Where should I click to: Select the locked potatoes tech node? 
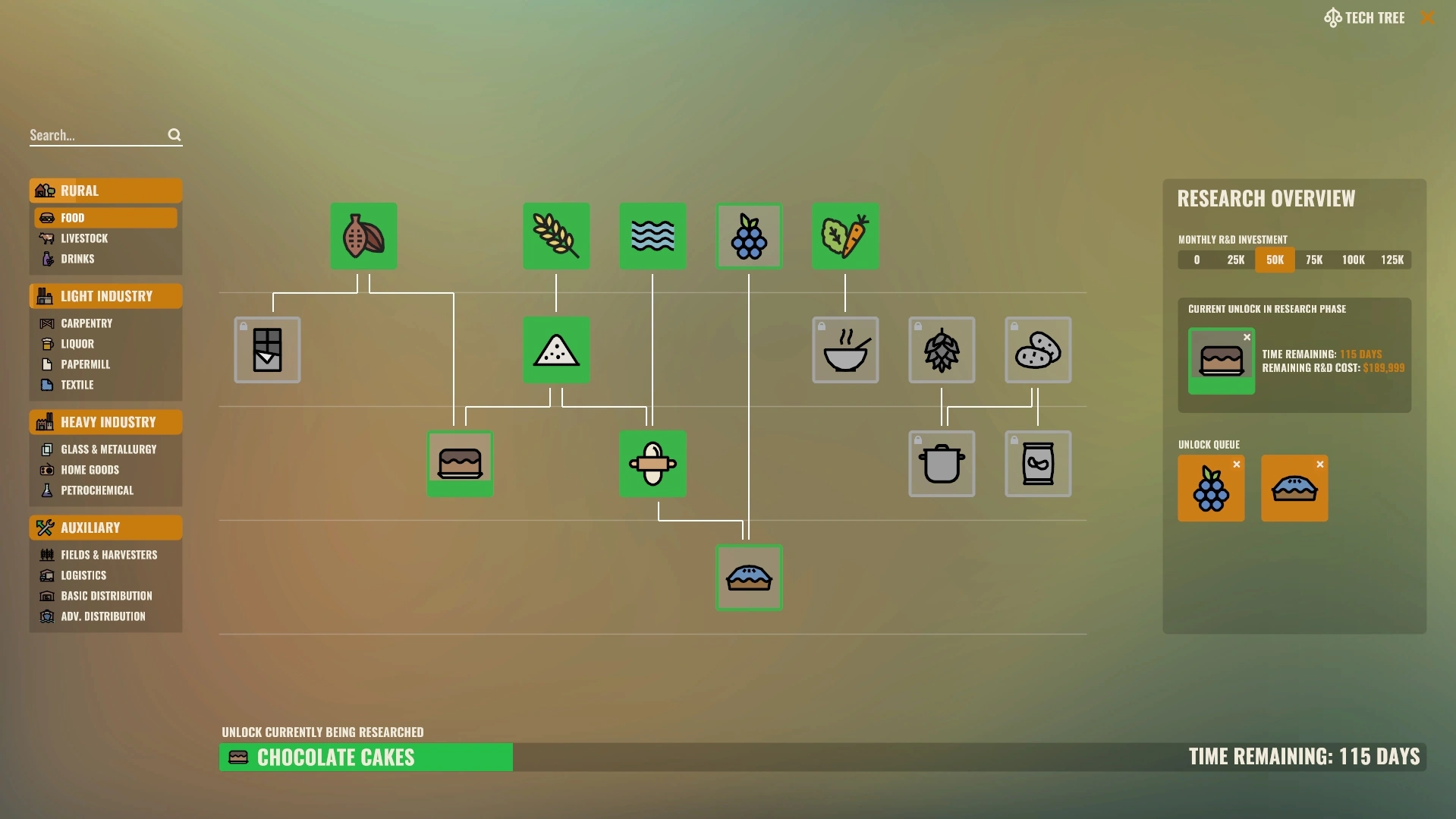[1038, 350]
